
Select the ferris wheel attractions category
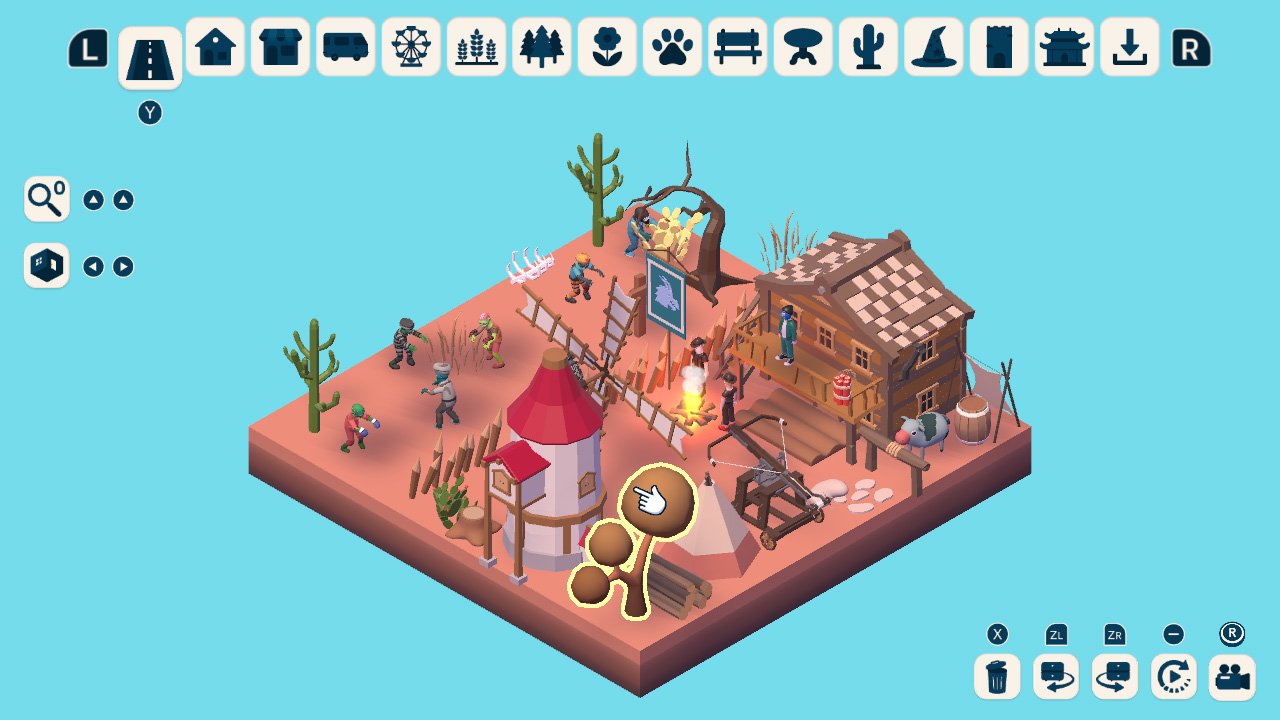[410, 46]
